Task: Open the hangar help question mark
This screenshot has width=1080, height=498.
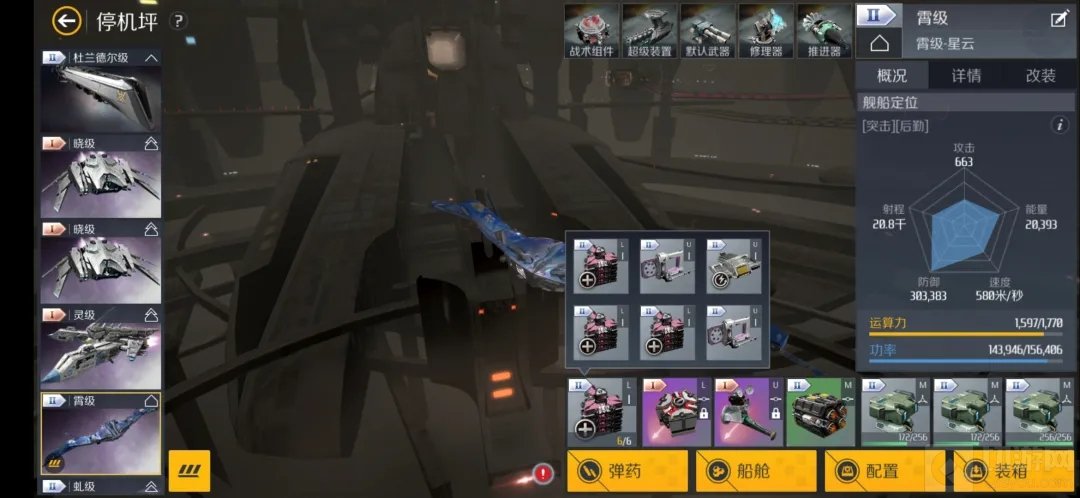Action: tap(178, 21)
